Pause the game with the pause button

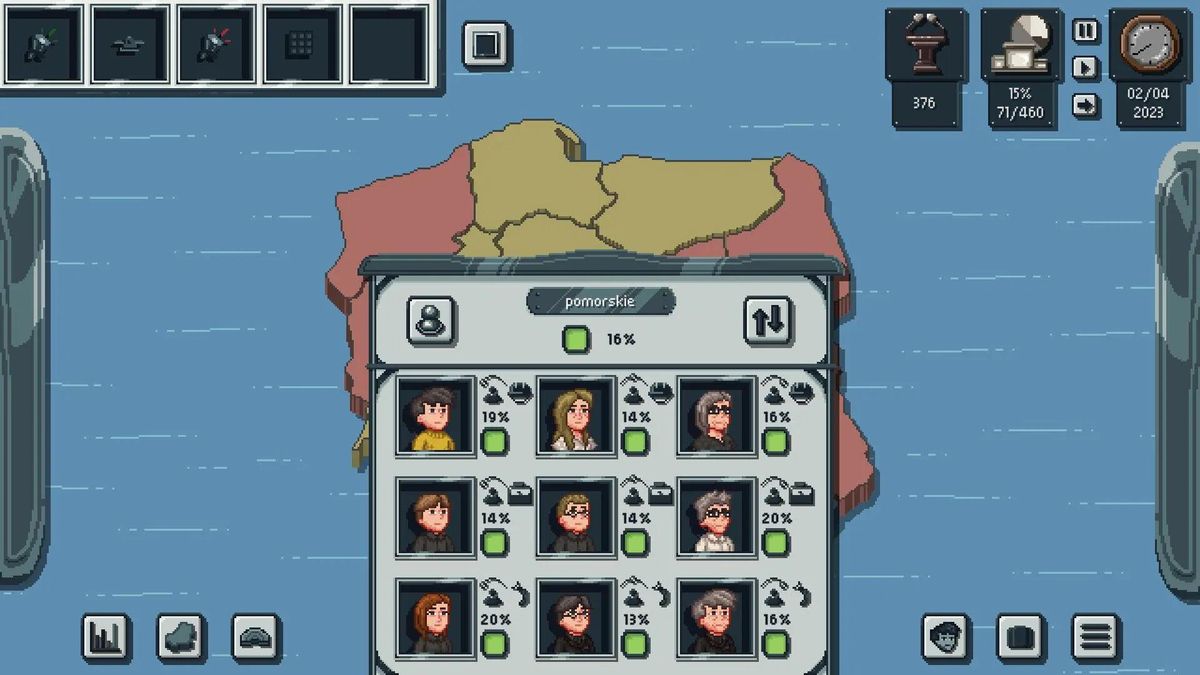point(1085,31)
